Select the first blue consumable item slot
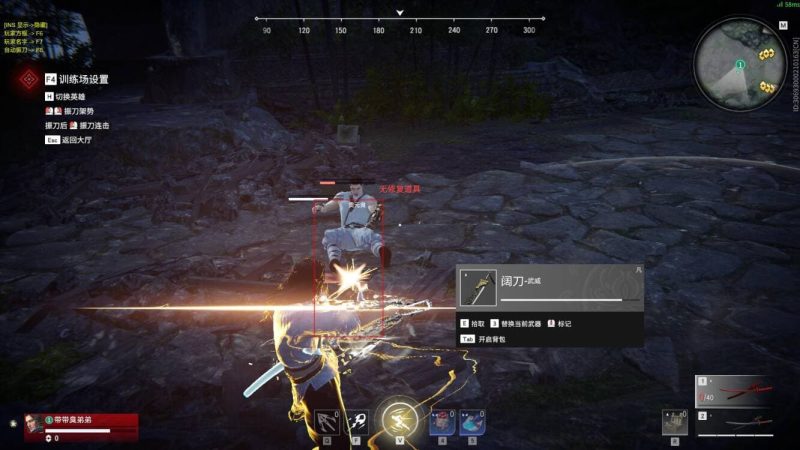This screenshot has width=800, height=450. [x=443, y=423]
